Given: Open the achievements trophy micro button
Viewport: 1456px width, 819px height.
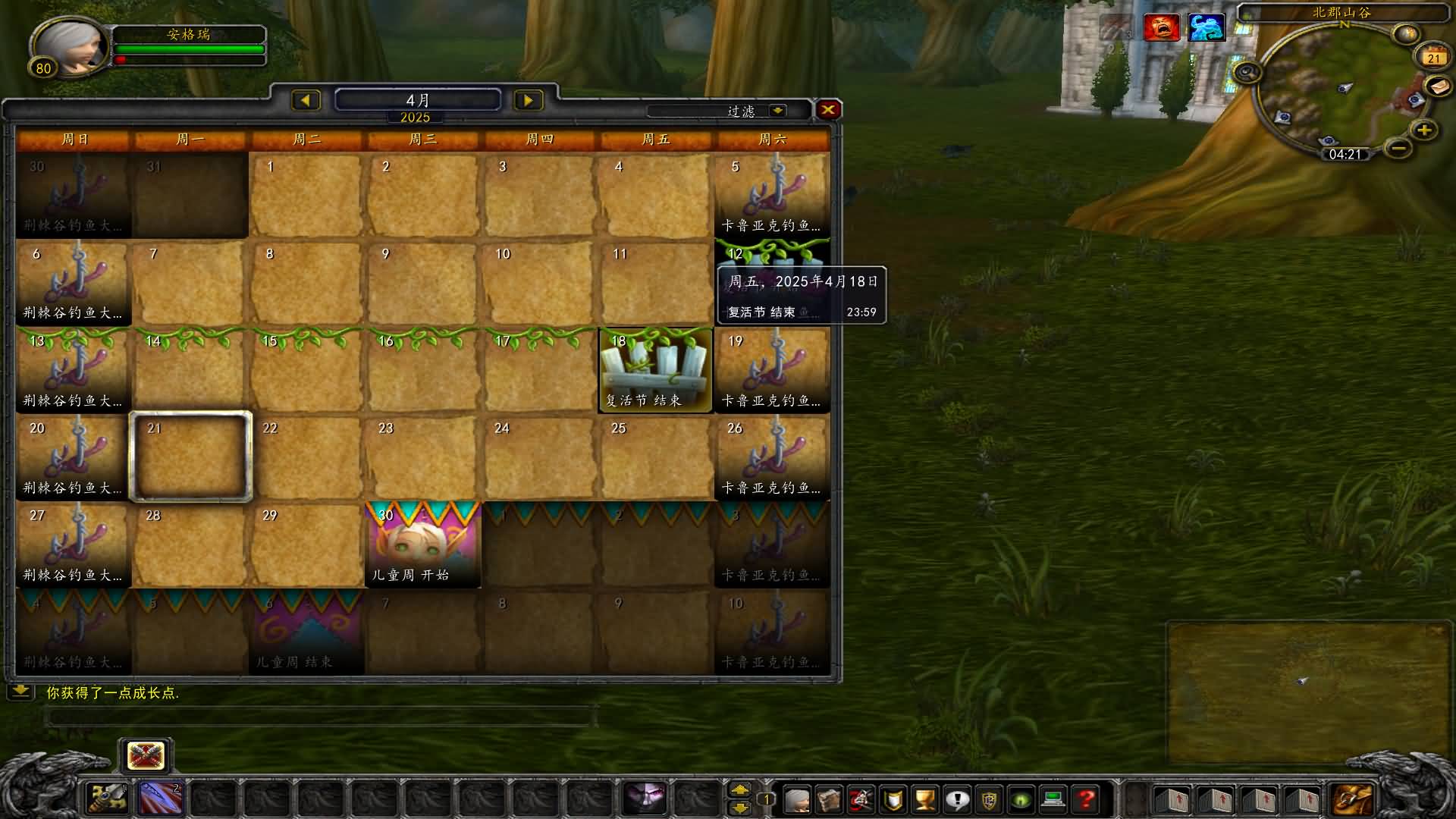Looking at the screenshot, I should click(924, 799).
